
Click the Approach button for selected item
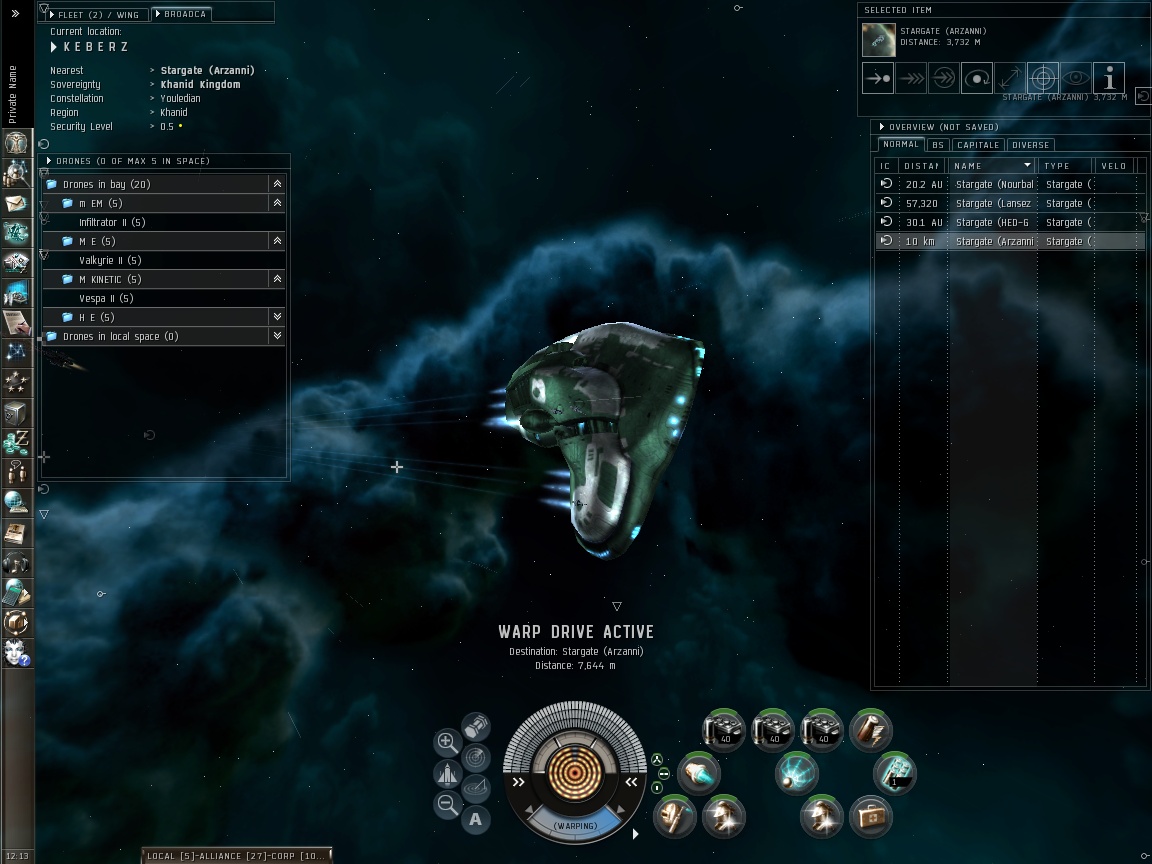877,78
